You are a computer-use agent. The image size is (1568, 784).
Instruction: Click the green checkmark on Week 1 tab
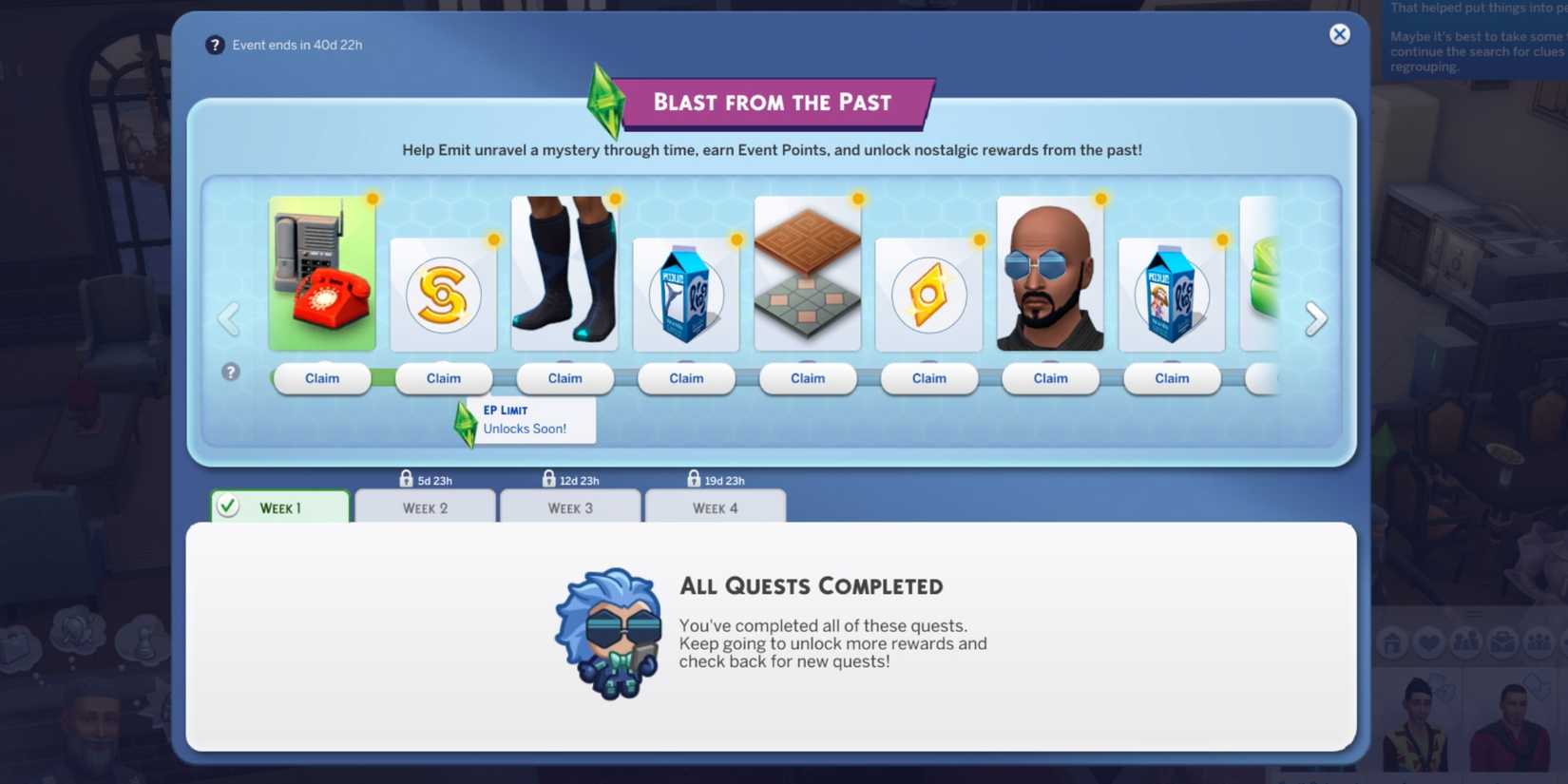(x=226, y=507)
